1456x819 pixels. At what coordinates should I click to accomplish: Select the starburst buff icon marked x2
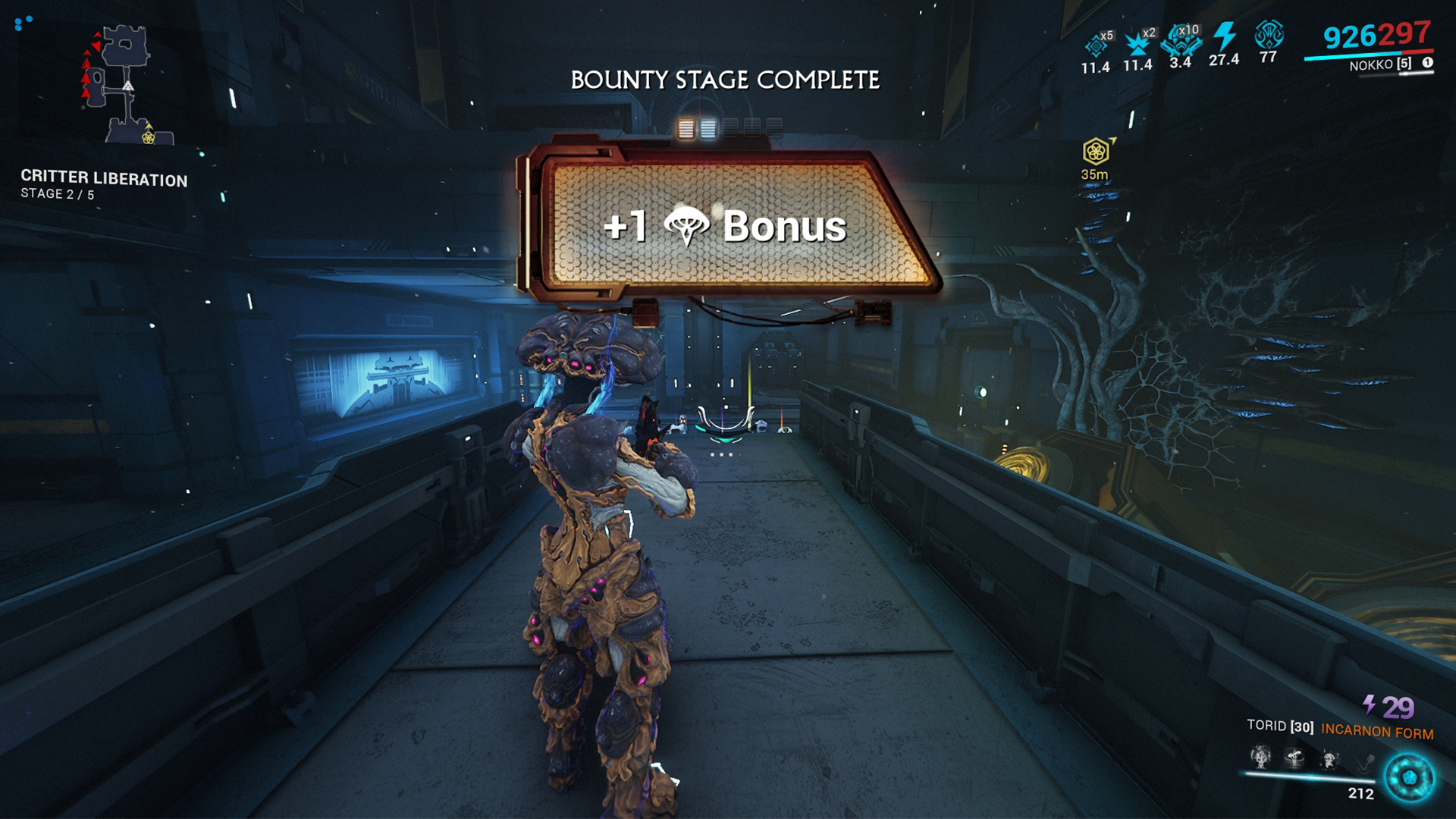tap(1137, 44)
